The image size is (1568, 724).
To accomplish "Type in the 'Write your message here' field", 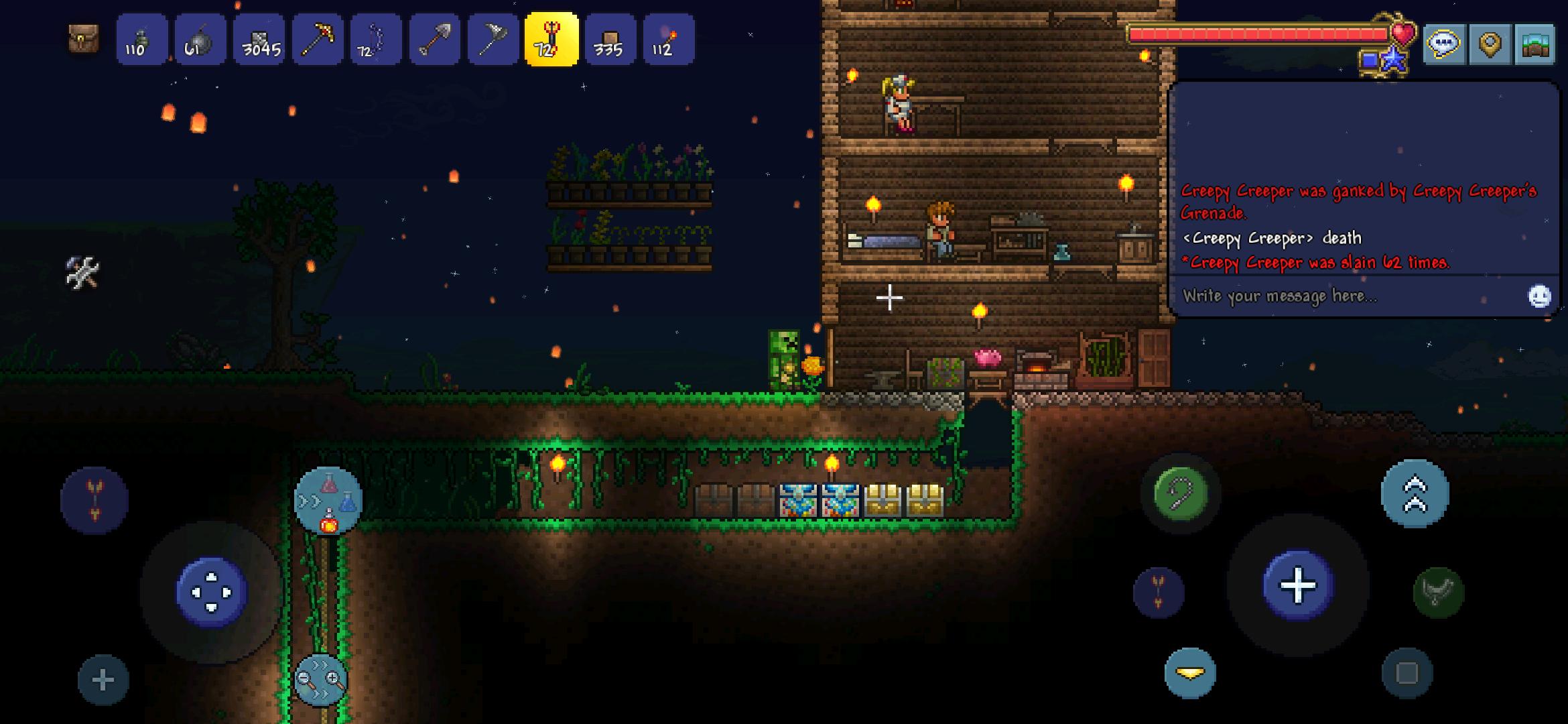I will pos(1347,296).
